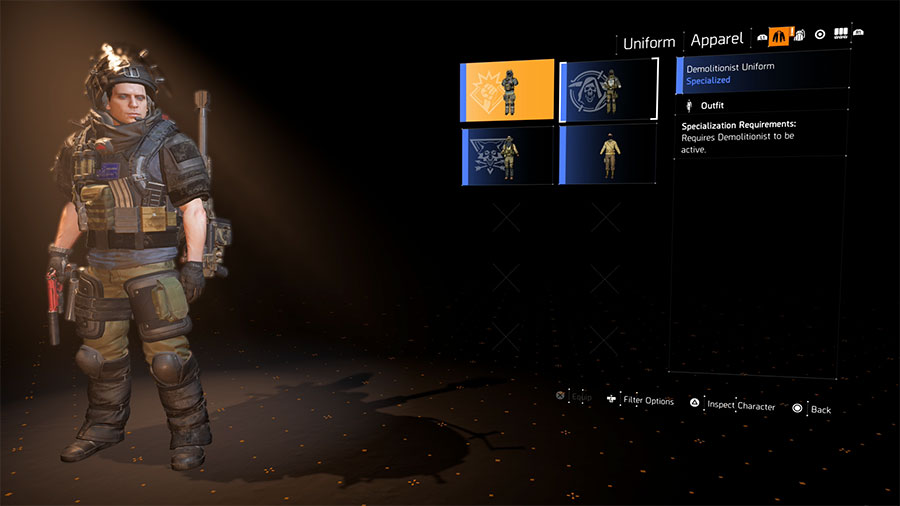
Task: Pick the plain tan outfit without emblem
Action: tap(608, 155)
